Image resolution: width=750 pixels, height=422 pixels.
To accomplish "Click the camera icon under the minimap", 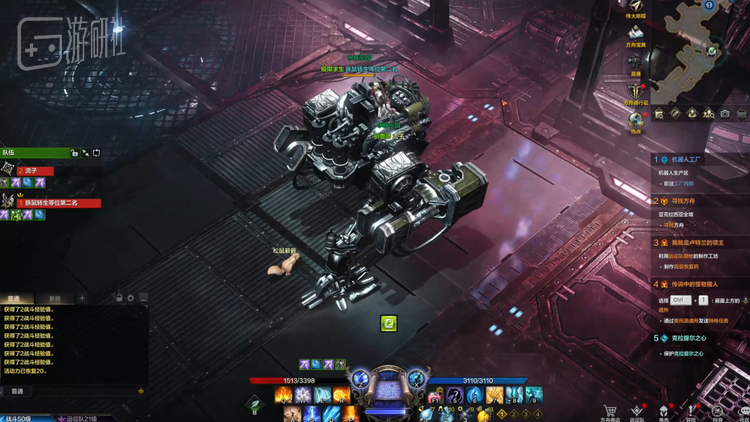I will click(725, 114).
